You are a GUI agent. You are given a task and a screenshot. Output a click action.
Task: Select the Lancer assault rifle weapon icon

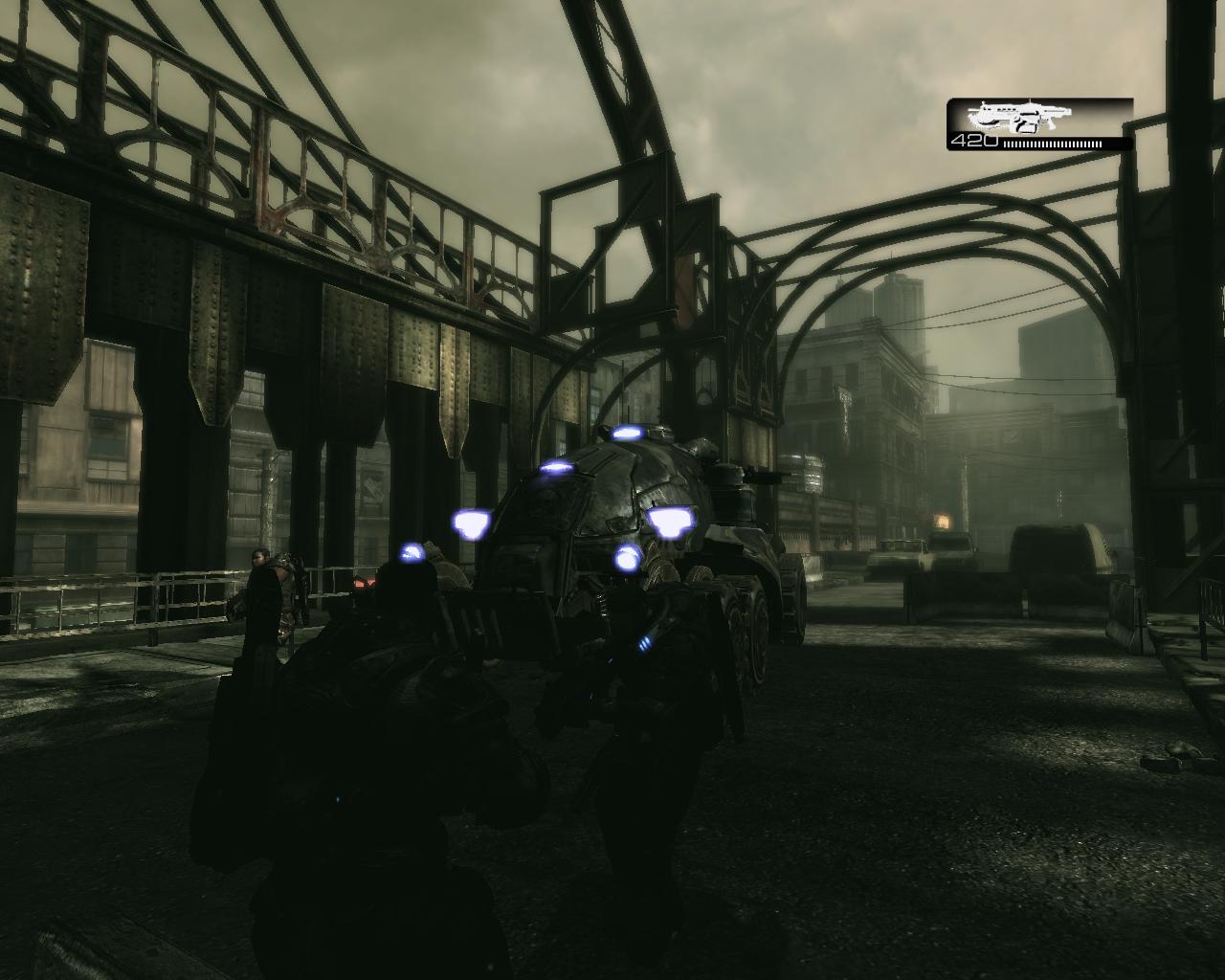(x=1017, y=118)
